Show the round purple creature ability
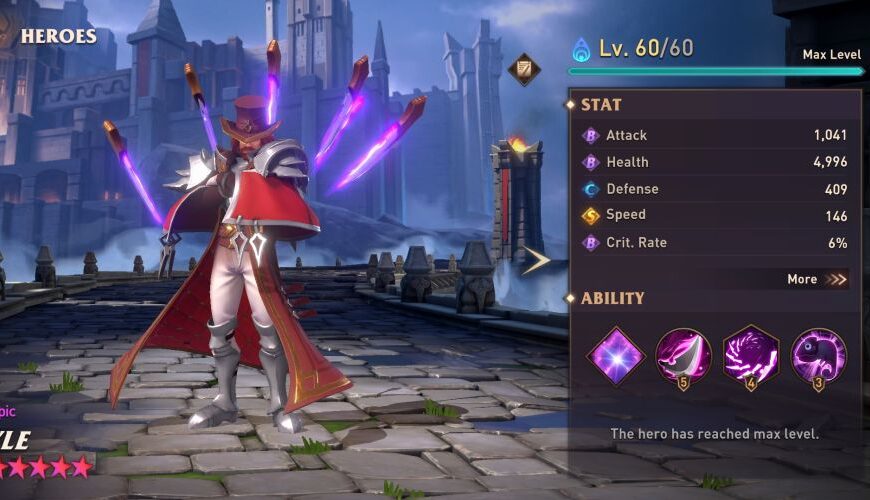The height and width of the screenshot is (500, 870). click(819, 355)
